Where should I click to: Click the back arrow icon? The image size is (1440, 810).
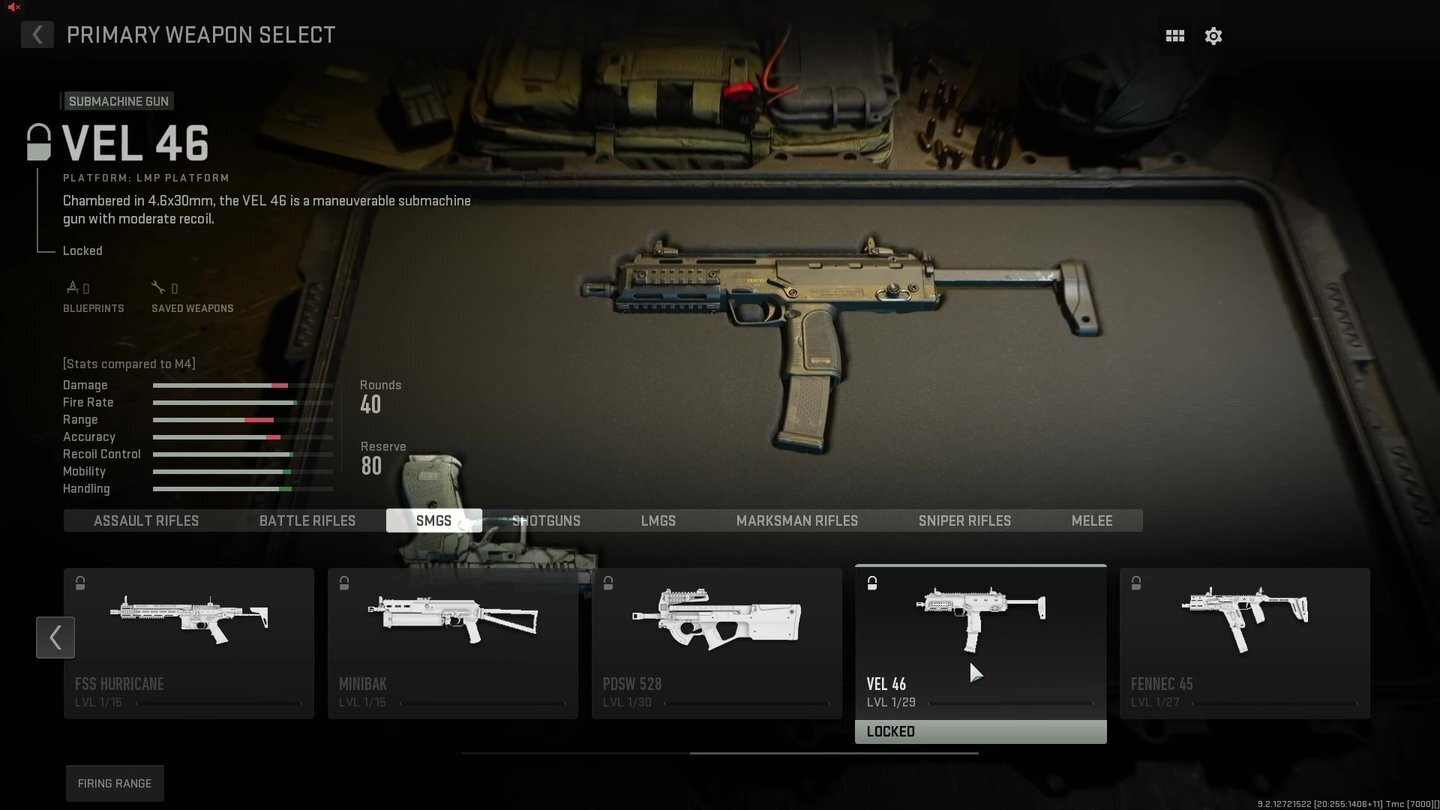36,34
